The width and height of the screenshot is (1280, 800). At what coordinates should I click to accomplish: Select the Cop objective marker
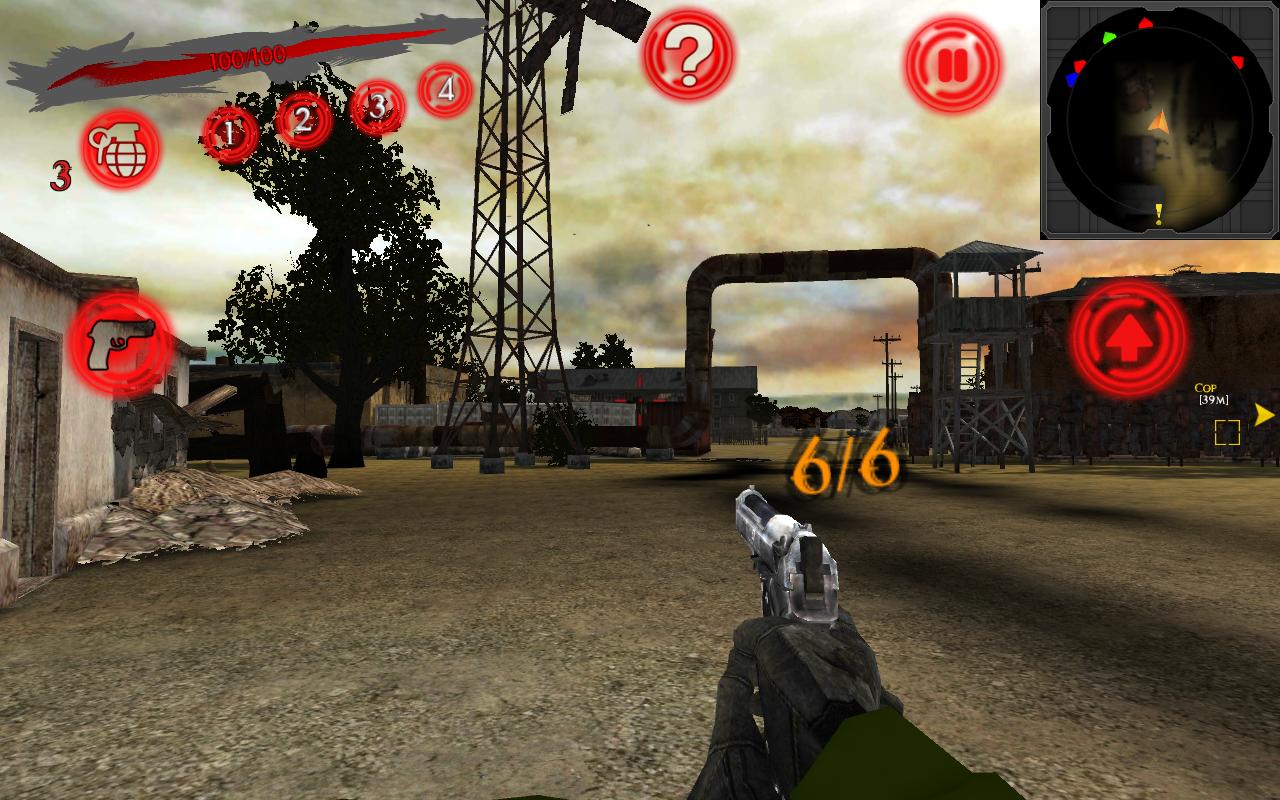coord(1227,431)
